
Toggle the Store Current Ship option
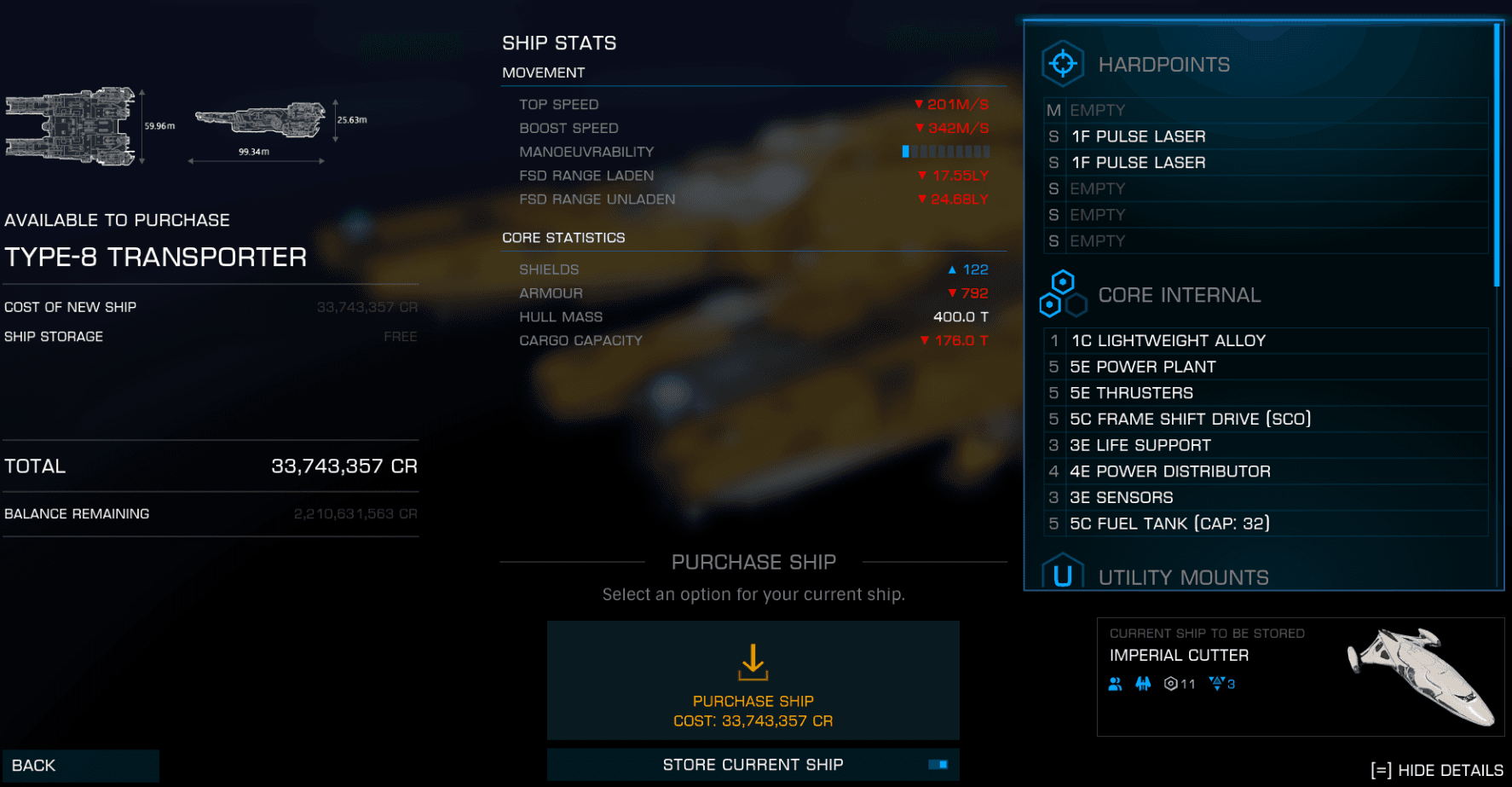coord(753,765)
